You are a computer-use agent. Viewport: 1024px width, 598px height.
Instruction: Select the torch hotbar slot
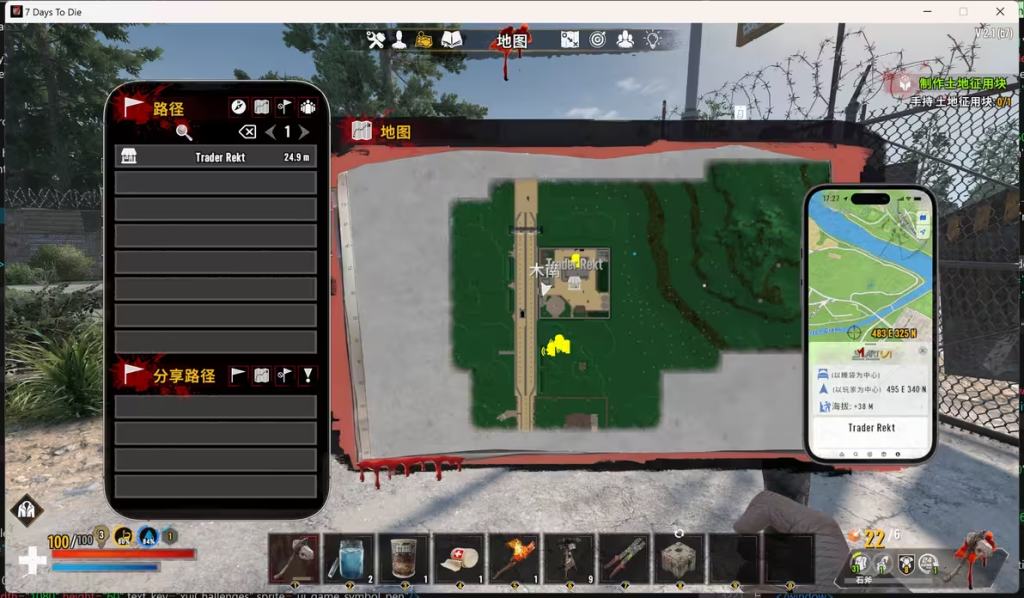point(514,558)
